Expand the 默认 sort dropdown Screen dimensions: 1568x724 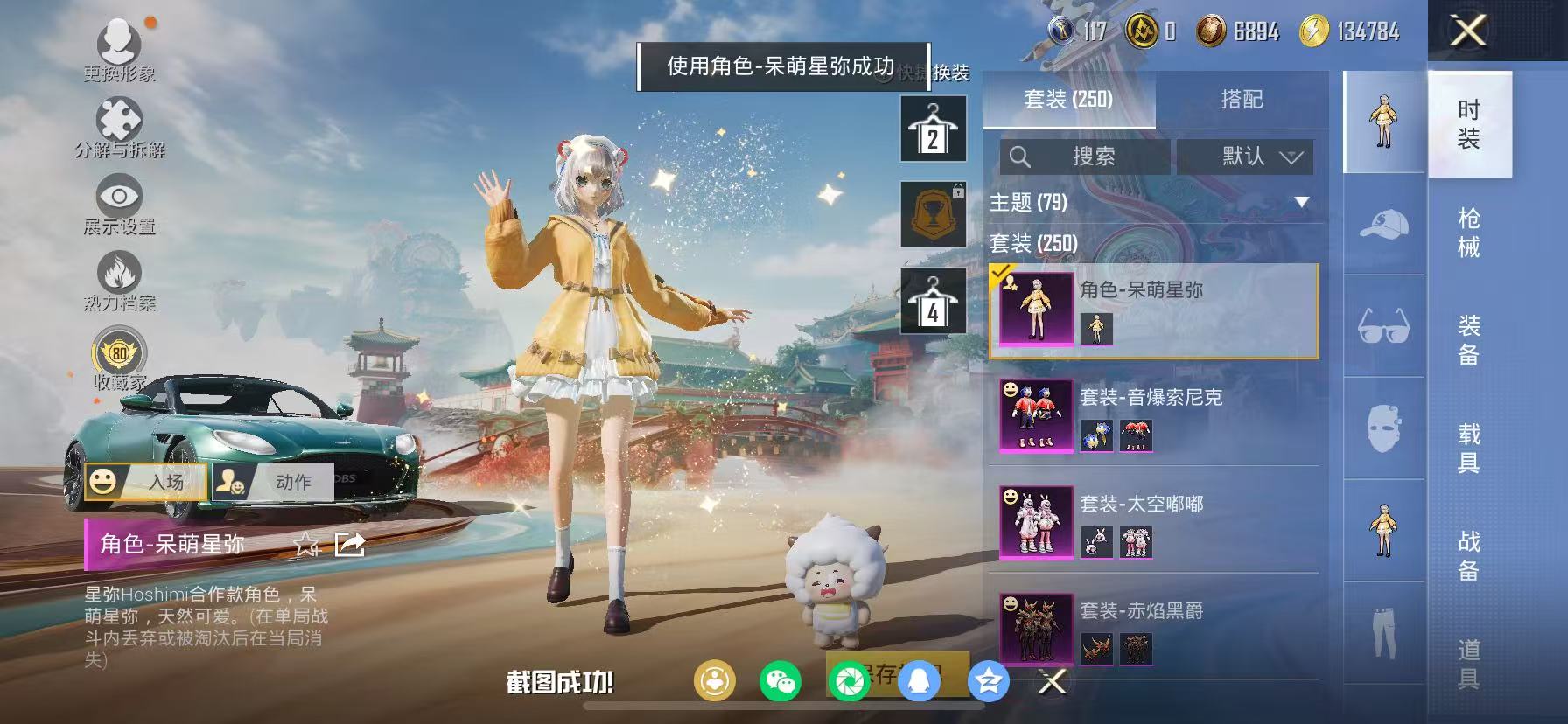[1246, 157]
